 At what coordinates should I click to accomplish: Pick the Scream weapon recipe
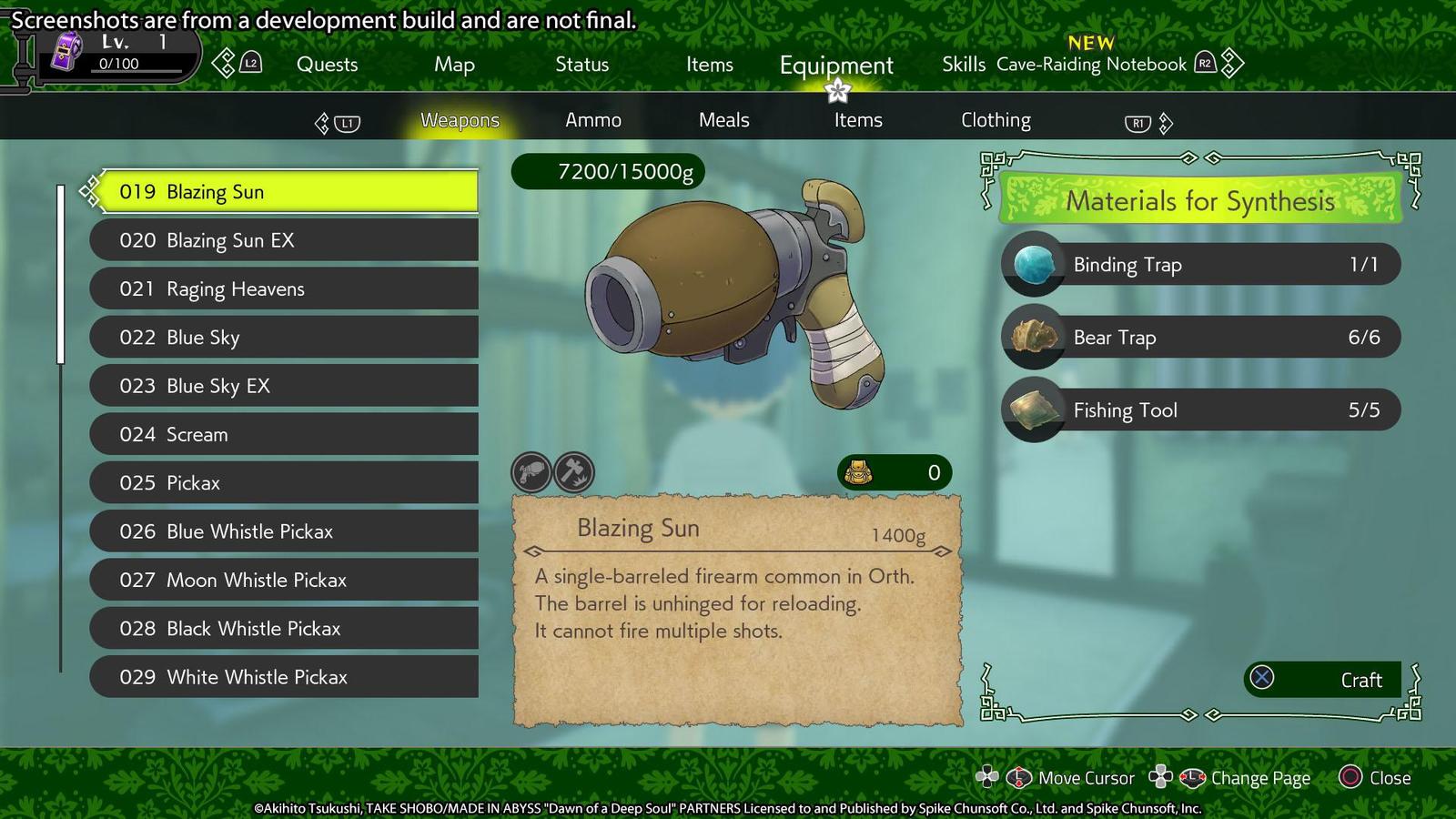[284, 435]
